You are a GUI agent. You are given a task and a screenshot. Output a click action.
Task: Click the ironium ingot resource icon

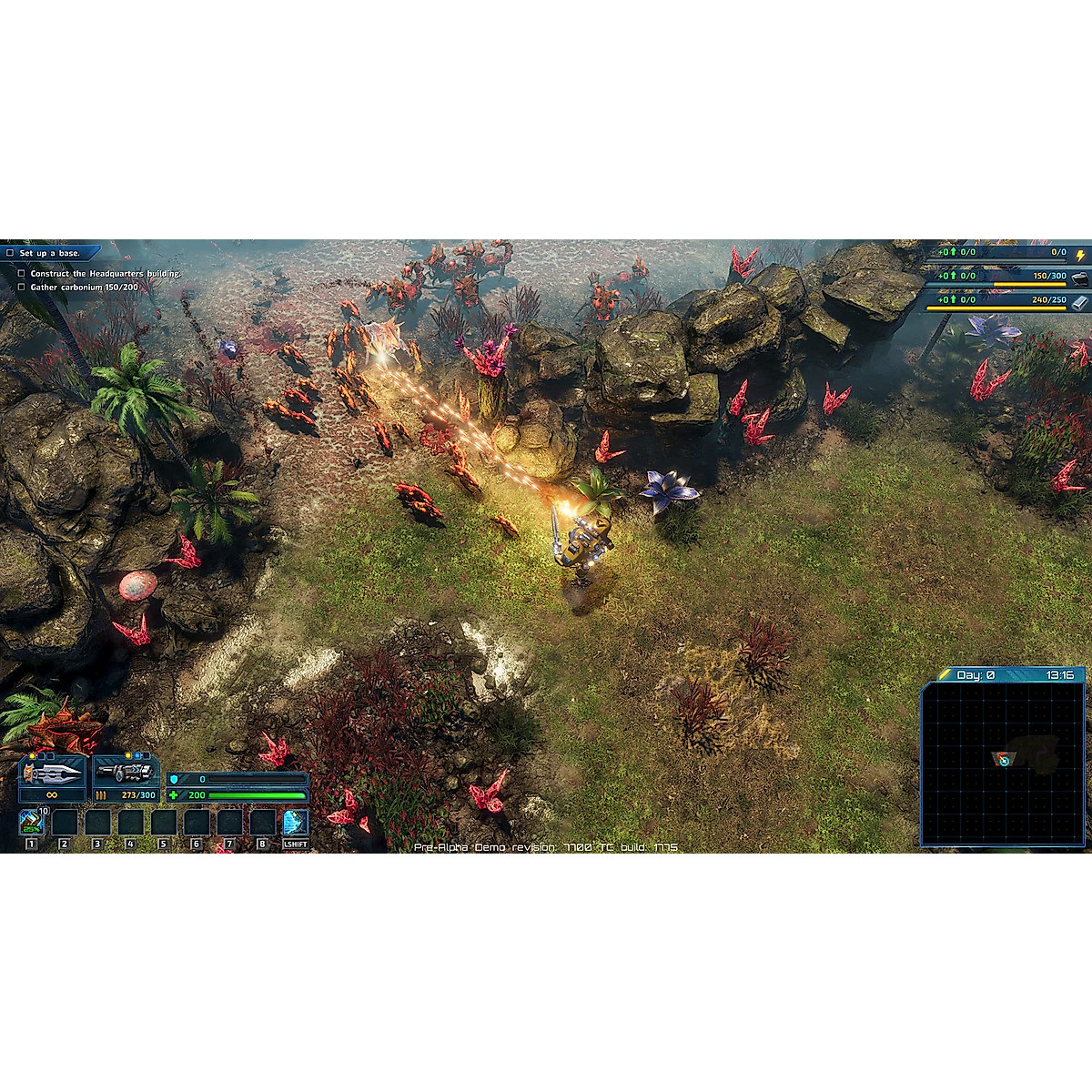(1080, 302)
